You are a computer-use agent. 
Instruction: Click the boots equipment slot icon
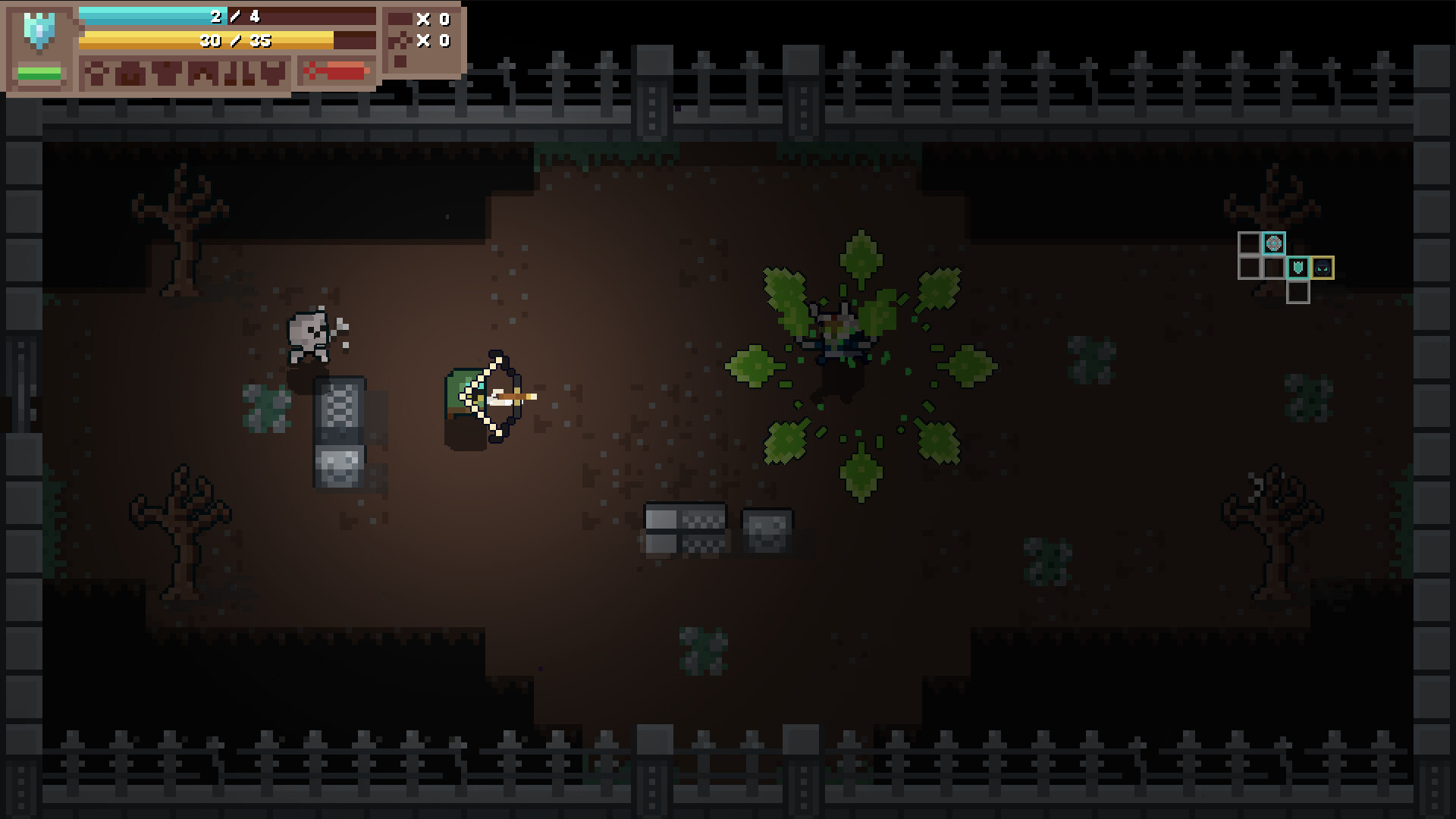[x=238, y=74]
